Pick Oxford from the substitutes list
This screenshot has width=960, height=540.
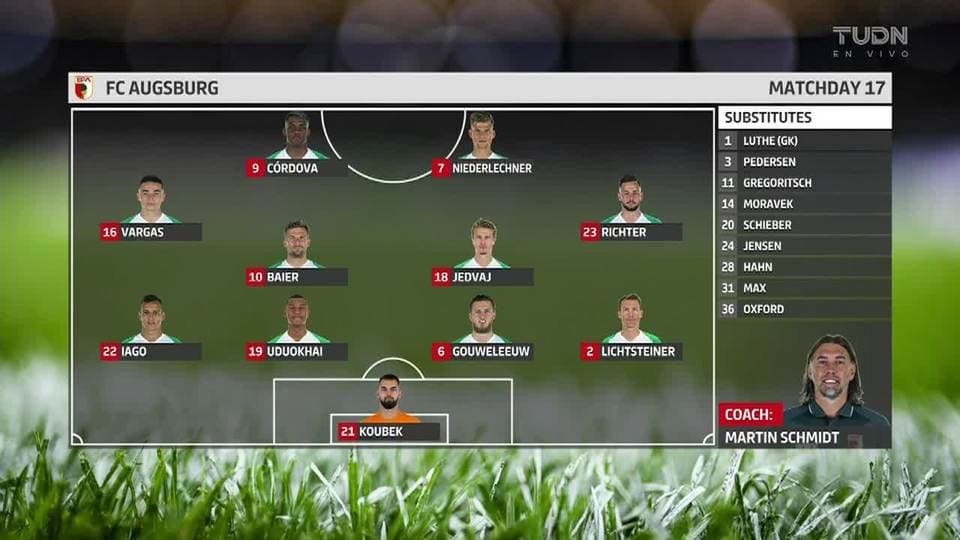pos(804,309)
